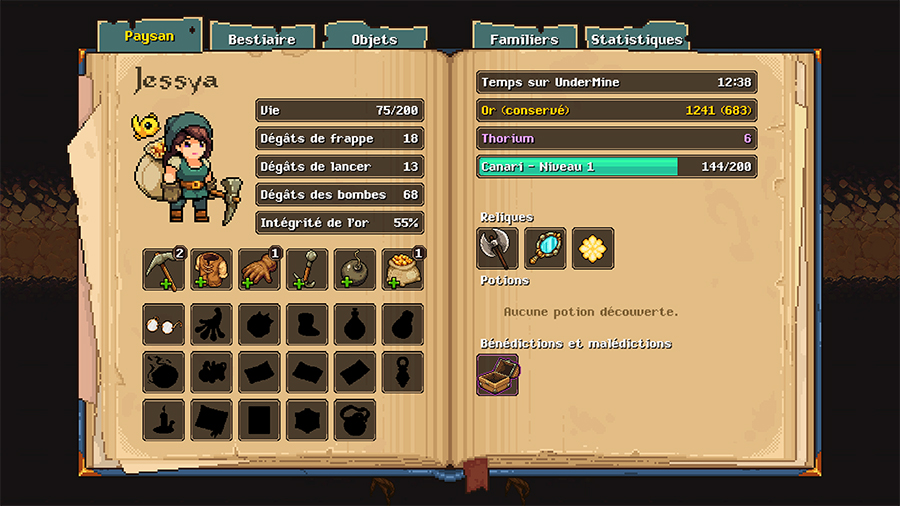
Task: Inspect the battle axe relic
Action: 497,248
